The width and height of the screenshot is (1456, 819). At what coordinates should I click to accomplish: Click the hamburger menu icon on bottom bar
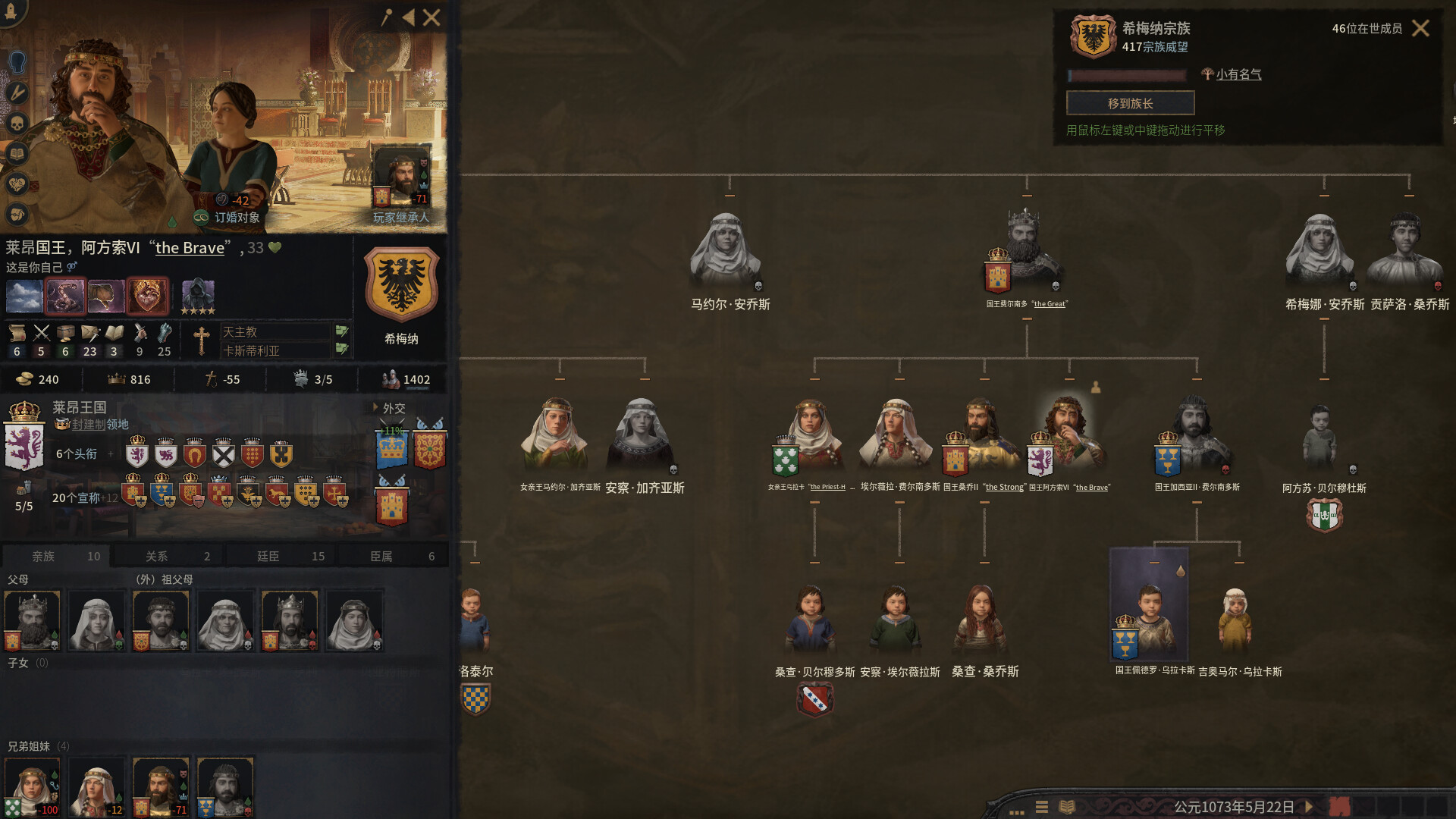(1042, 808)
